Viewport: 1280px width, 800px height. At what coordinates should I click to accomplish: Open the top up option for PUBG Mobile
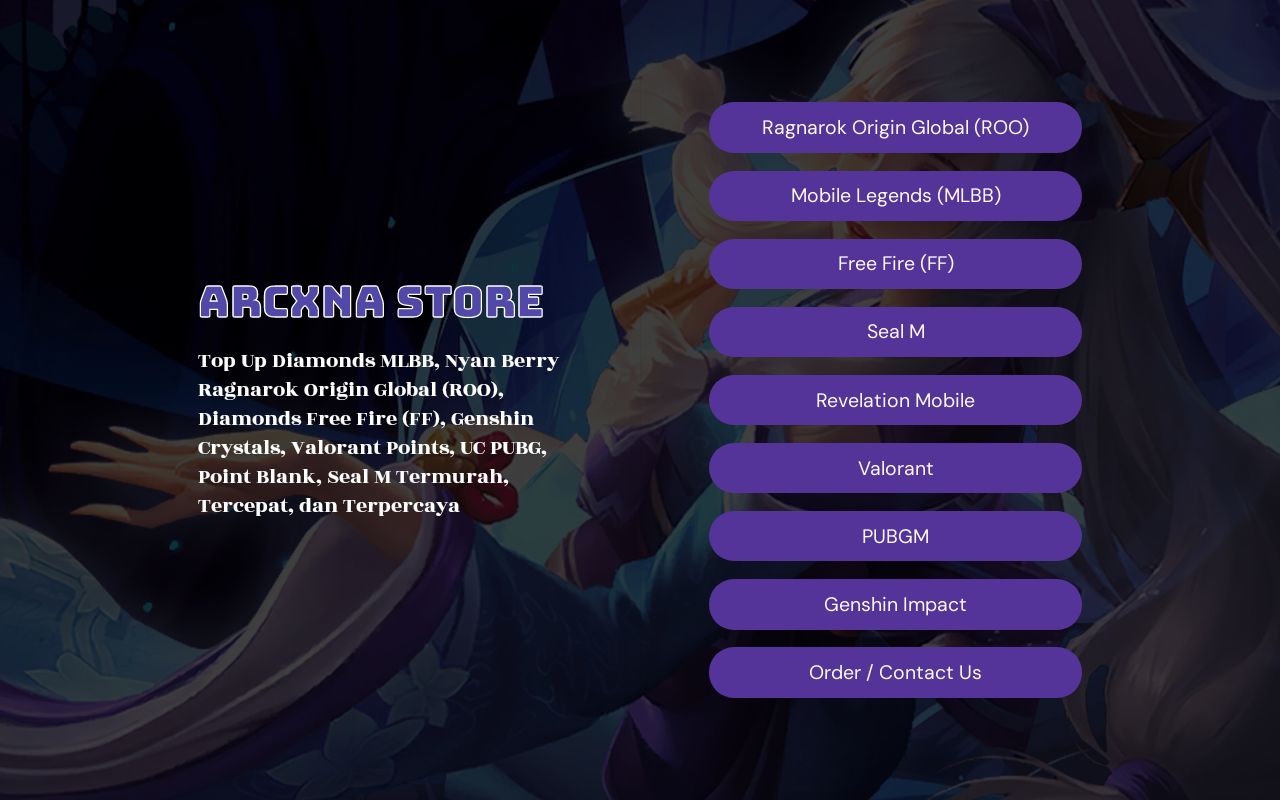tap(896, 536)
